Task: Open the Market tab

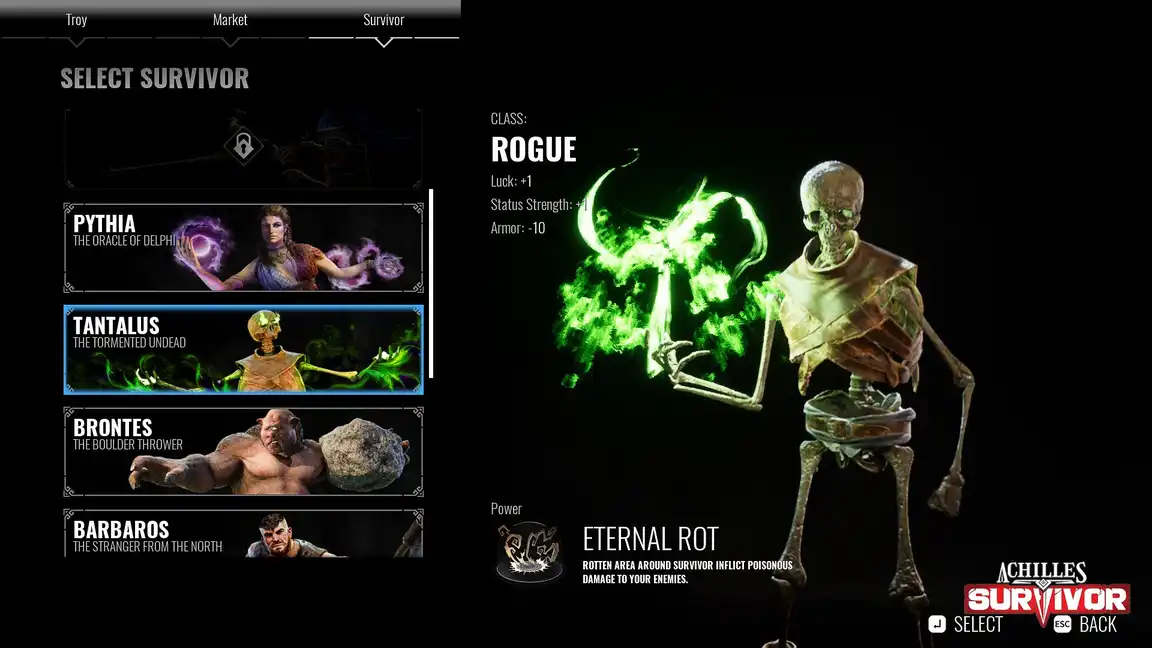Action: tap(230, 21)
